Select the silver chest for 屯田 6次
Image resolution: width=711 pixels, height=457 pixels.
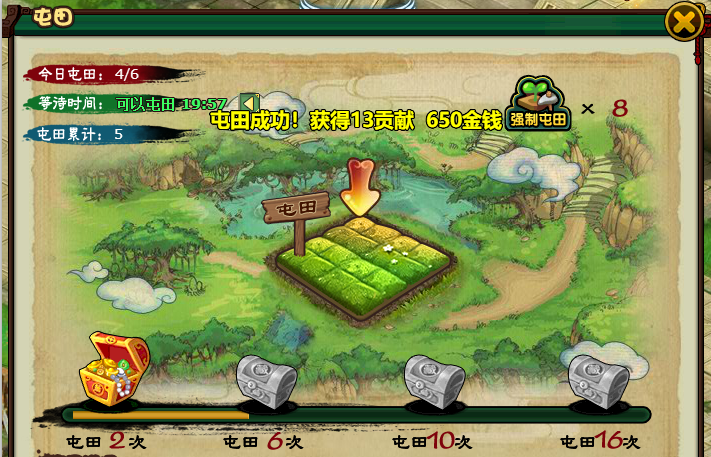(x=267, y=381)
